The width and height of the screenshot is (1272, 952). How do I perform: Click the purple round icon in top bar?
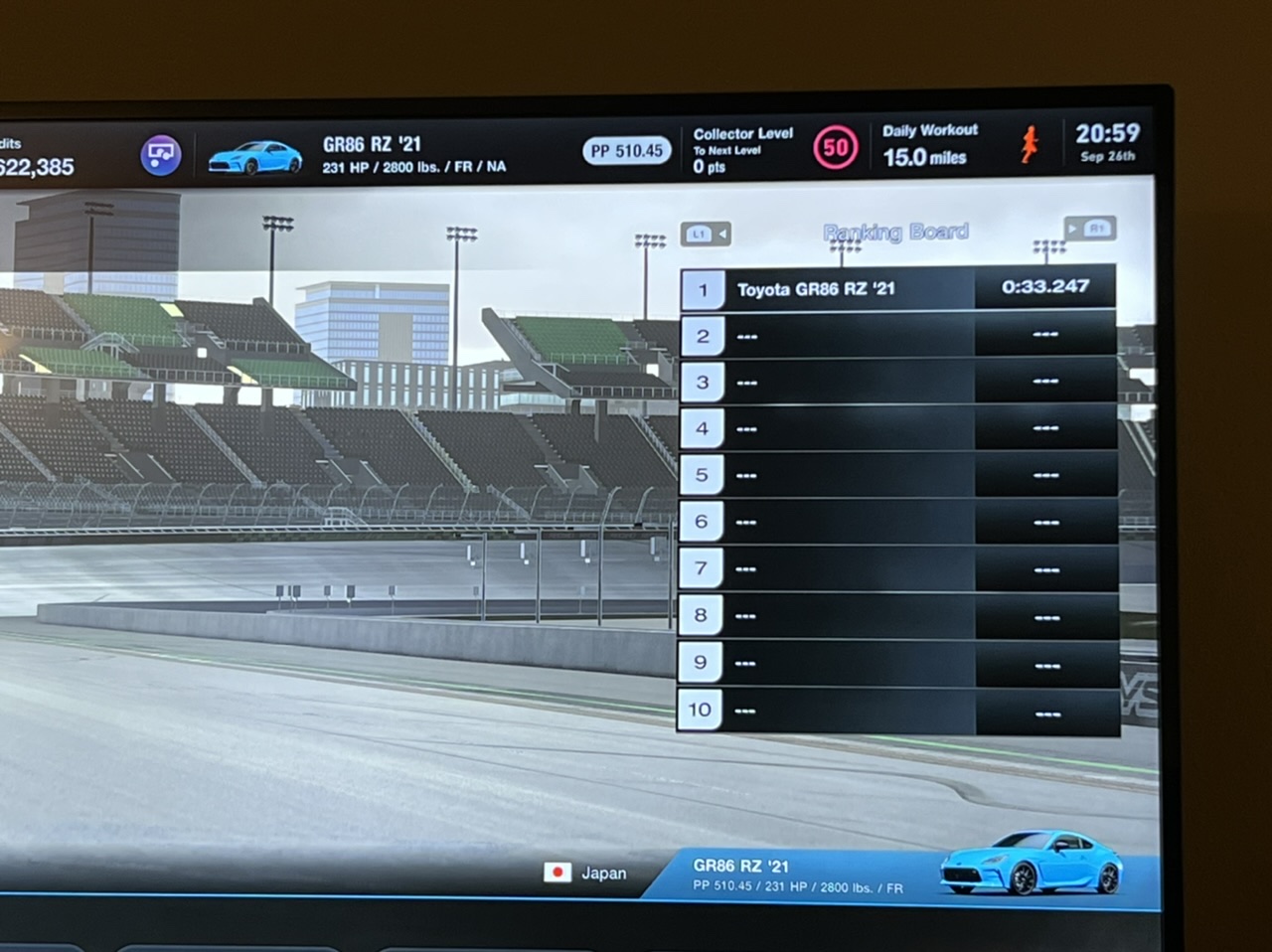coord(160,155)
